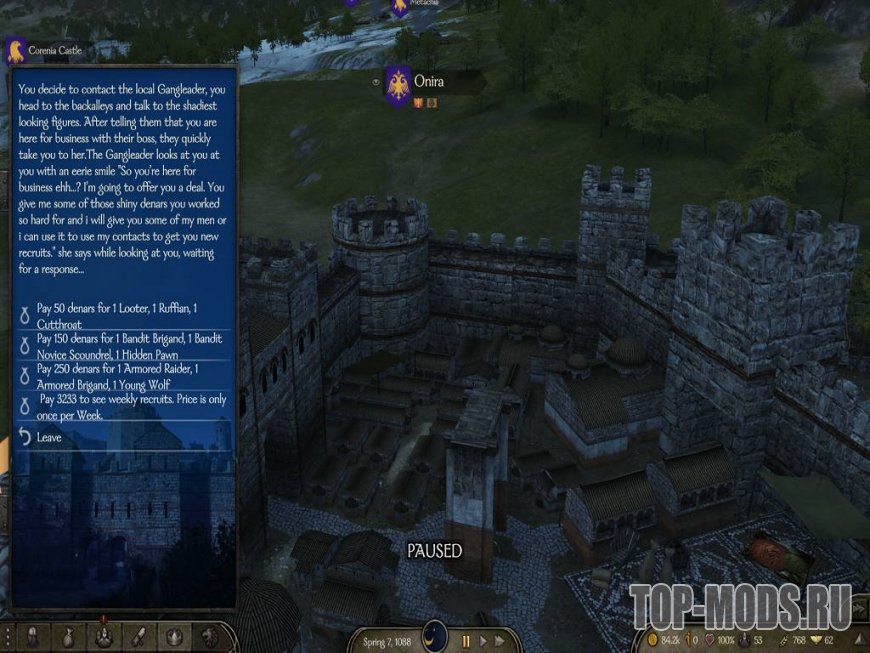Screen dimensions: 870x653
Task: Click the Corenia Castle banner icon
Action: [15, 50]
